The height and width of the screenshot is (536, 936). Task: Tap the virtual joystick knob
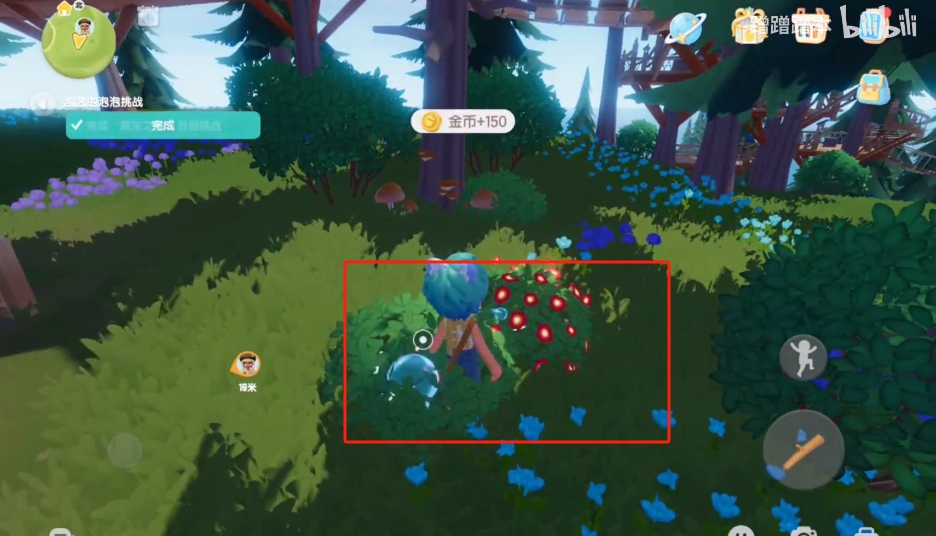click(x=125, y=451)
